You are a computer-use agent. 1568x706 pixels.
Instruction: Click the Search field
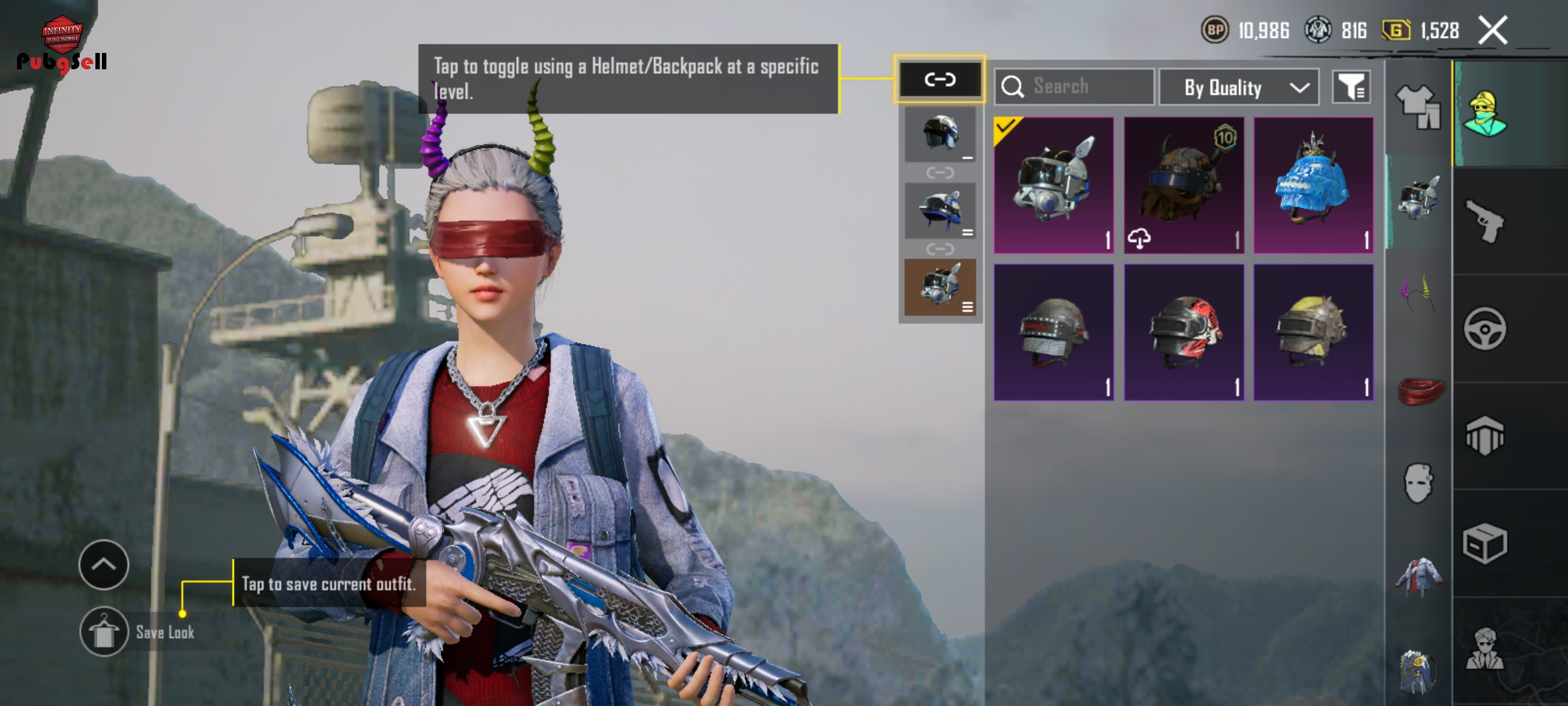point(1074,86)
